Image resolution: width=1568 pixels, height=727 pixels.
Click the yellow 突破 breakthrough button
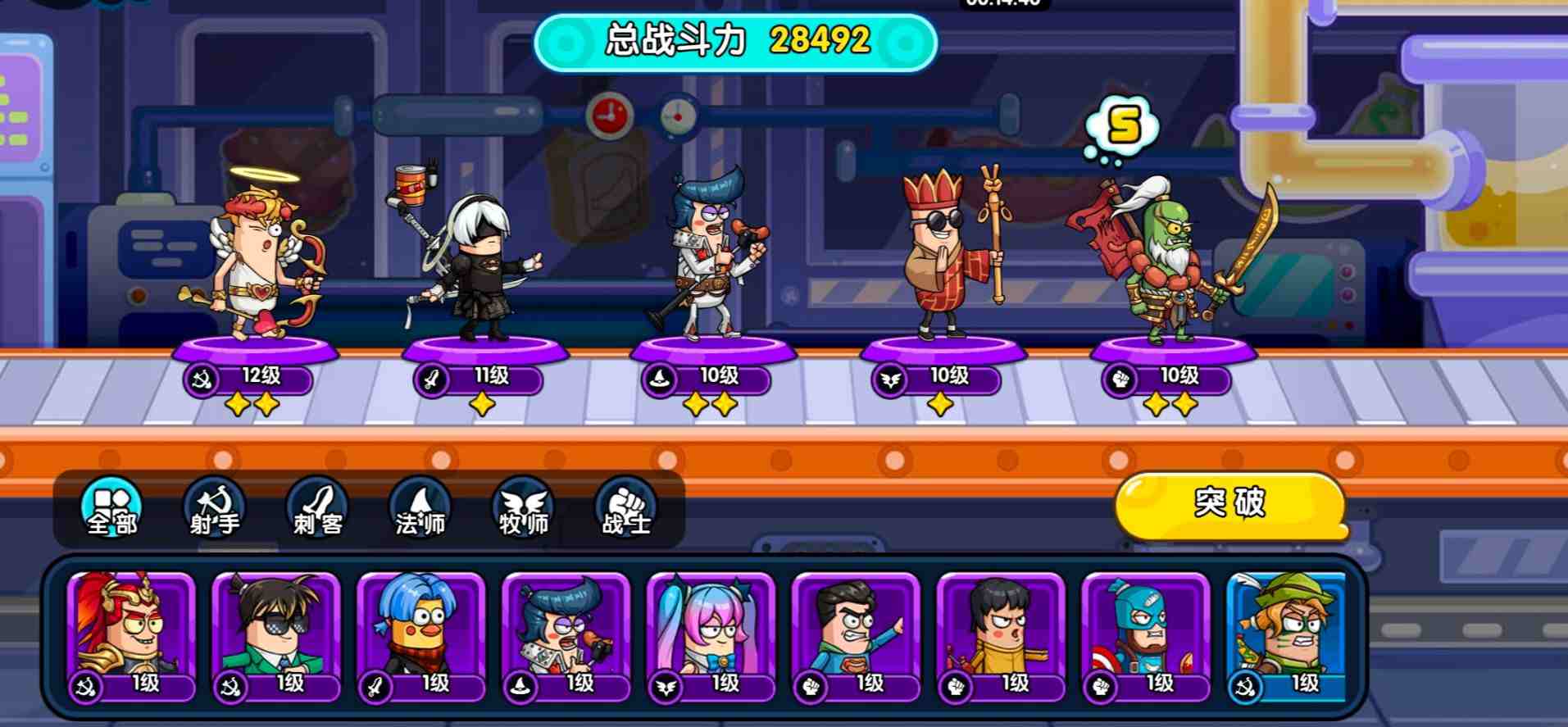(1229, 504)
